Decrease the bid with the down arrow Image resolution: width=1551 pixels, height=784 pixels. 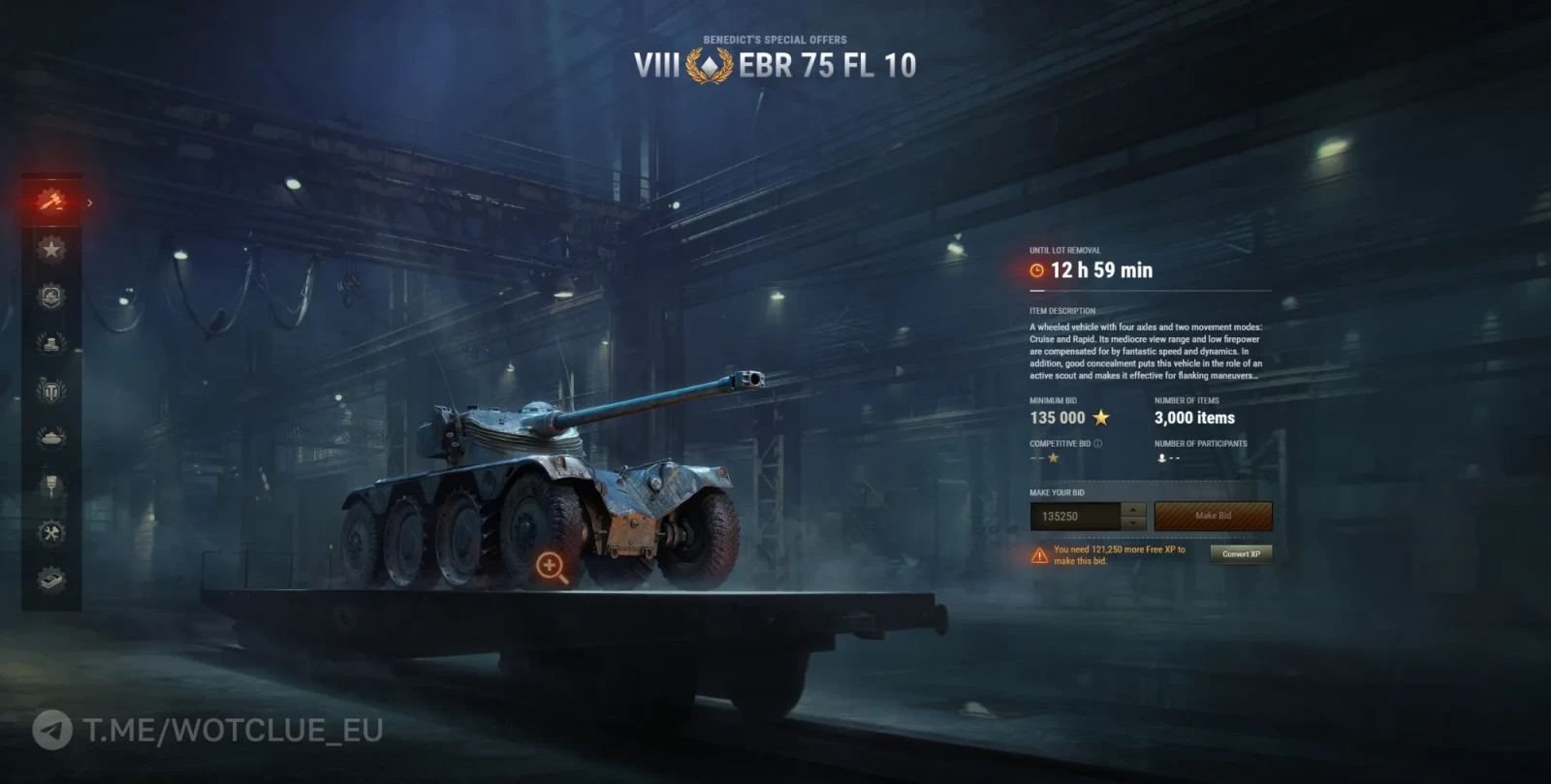click(x=1133, y=523)
